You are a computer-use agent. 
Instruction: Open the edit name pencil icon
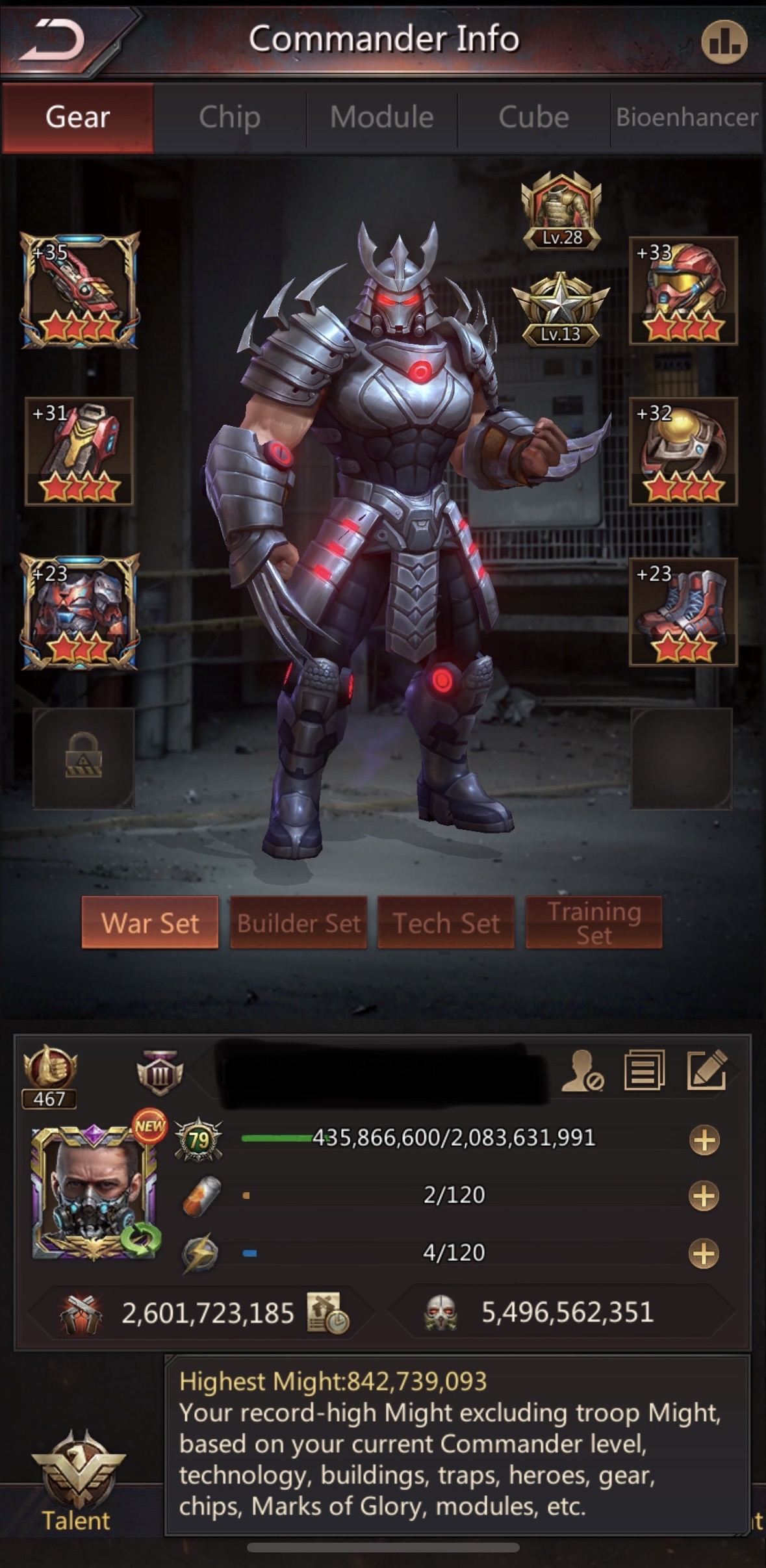[x=706, y=1070]
